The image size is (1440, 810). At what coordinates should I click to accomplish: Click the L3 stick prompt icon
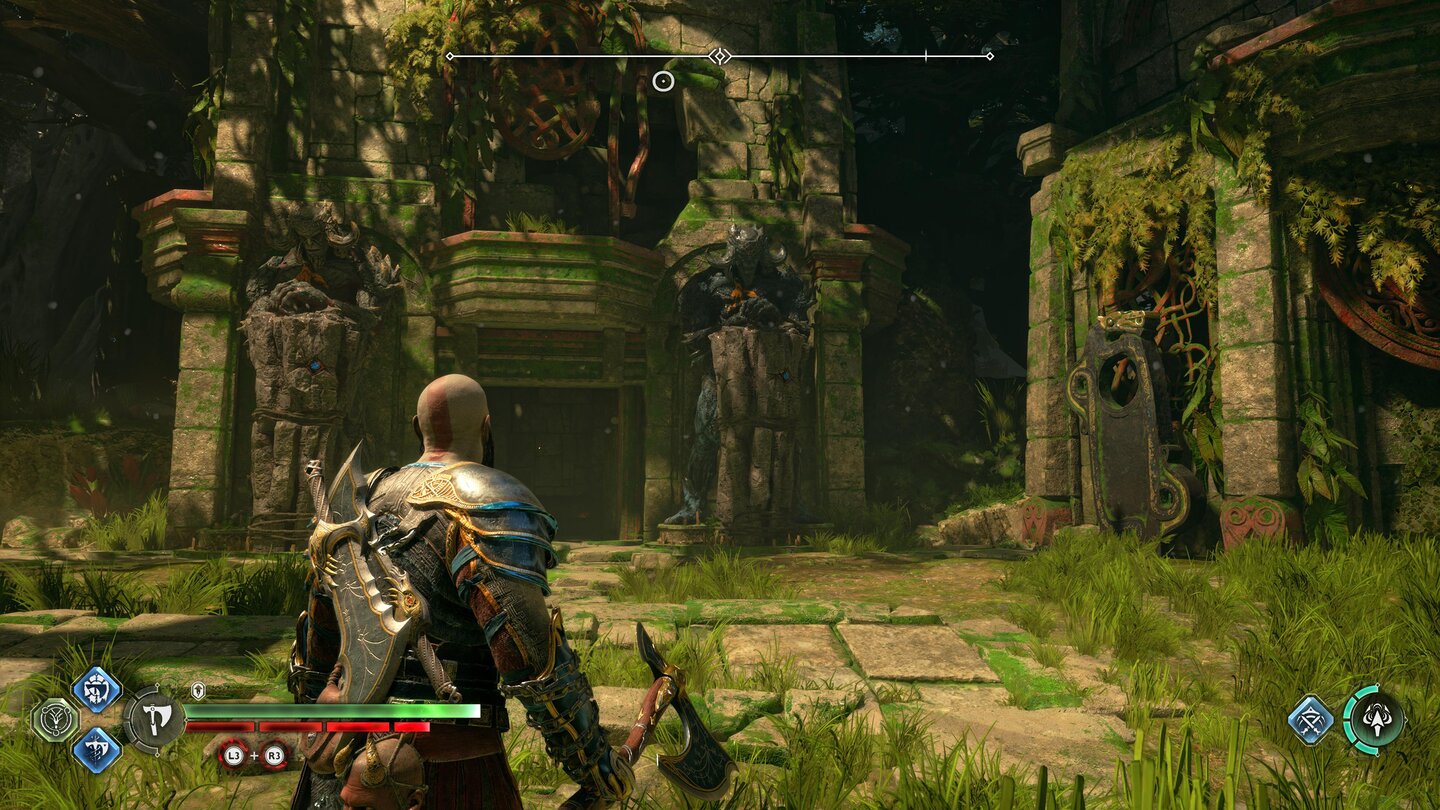point(232,755)
